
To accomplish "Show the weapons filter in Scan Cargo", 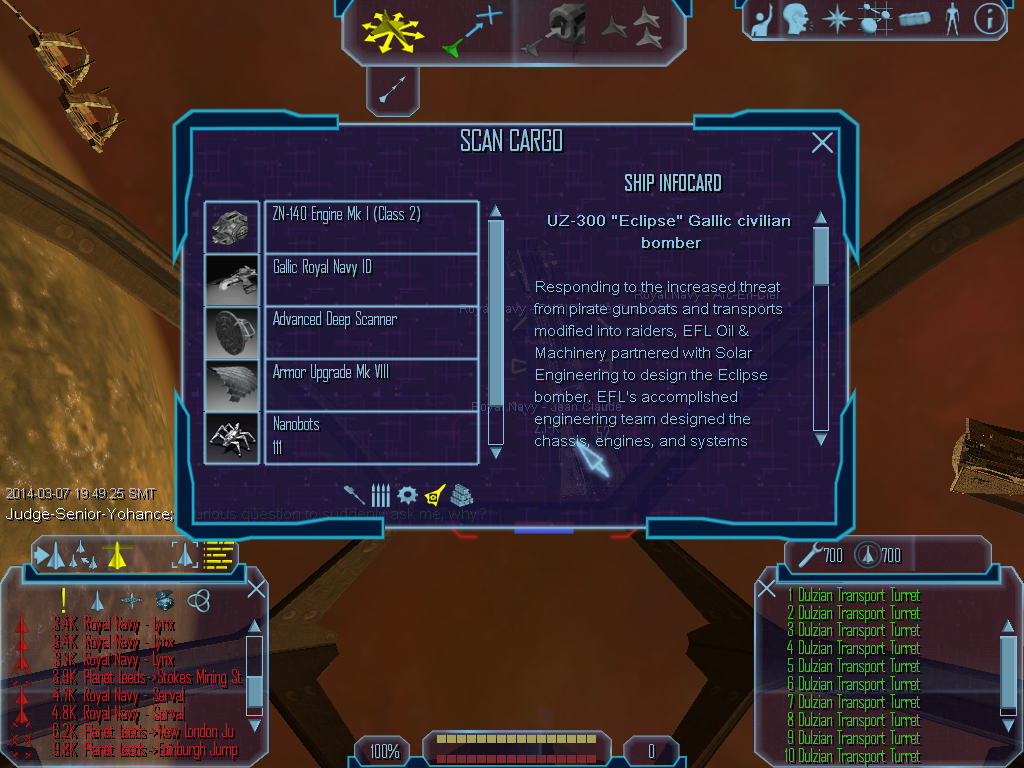I will pos(380,495).
